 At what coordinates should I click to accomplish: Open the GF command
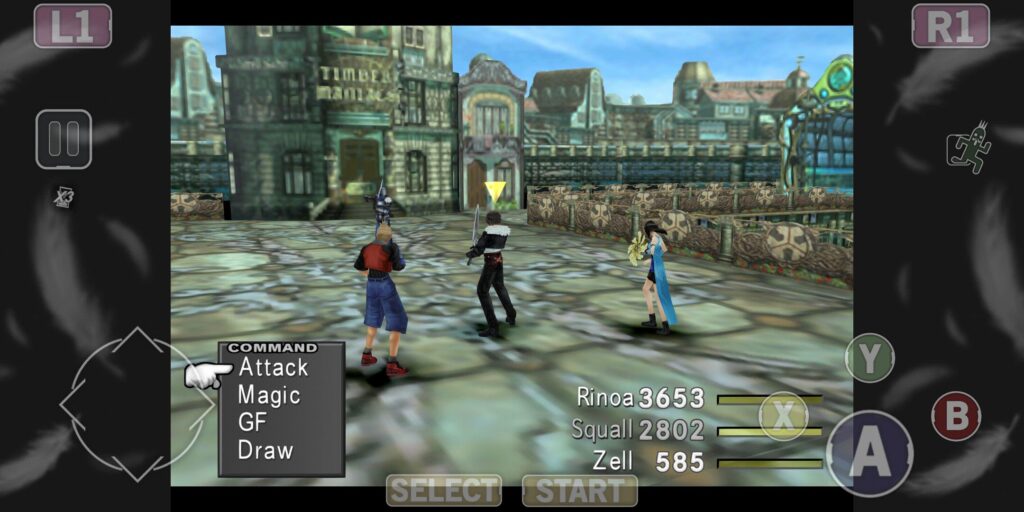point(252,422)
